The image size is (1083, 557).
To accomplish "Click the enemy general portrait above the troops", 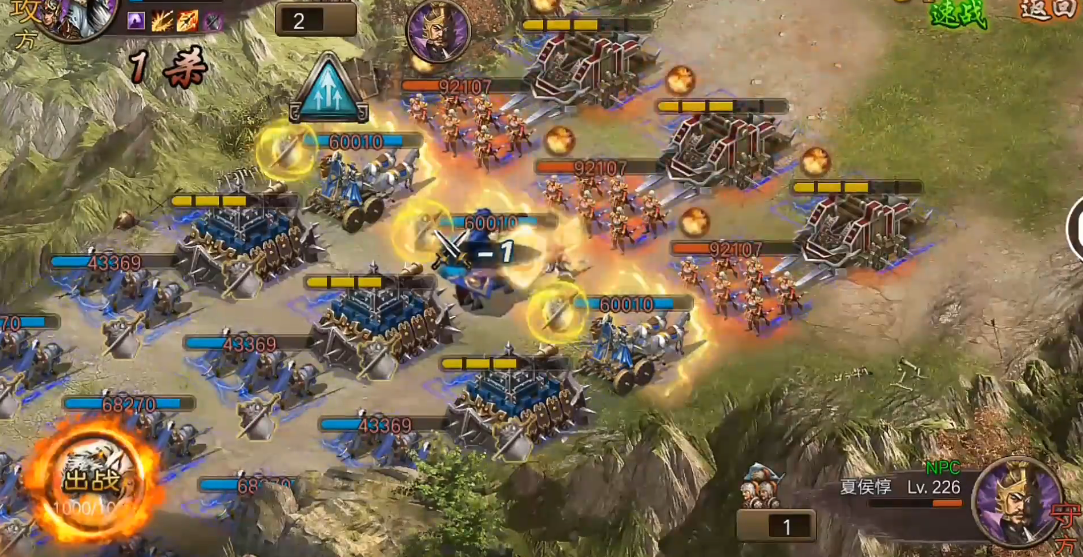I will [438, 32].
